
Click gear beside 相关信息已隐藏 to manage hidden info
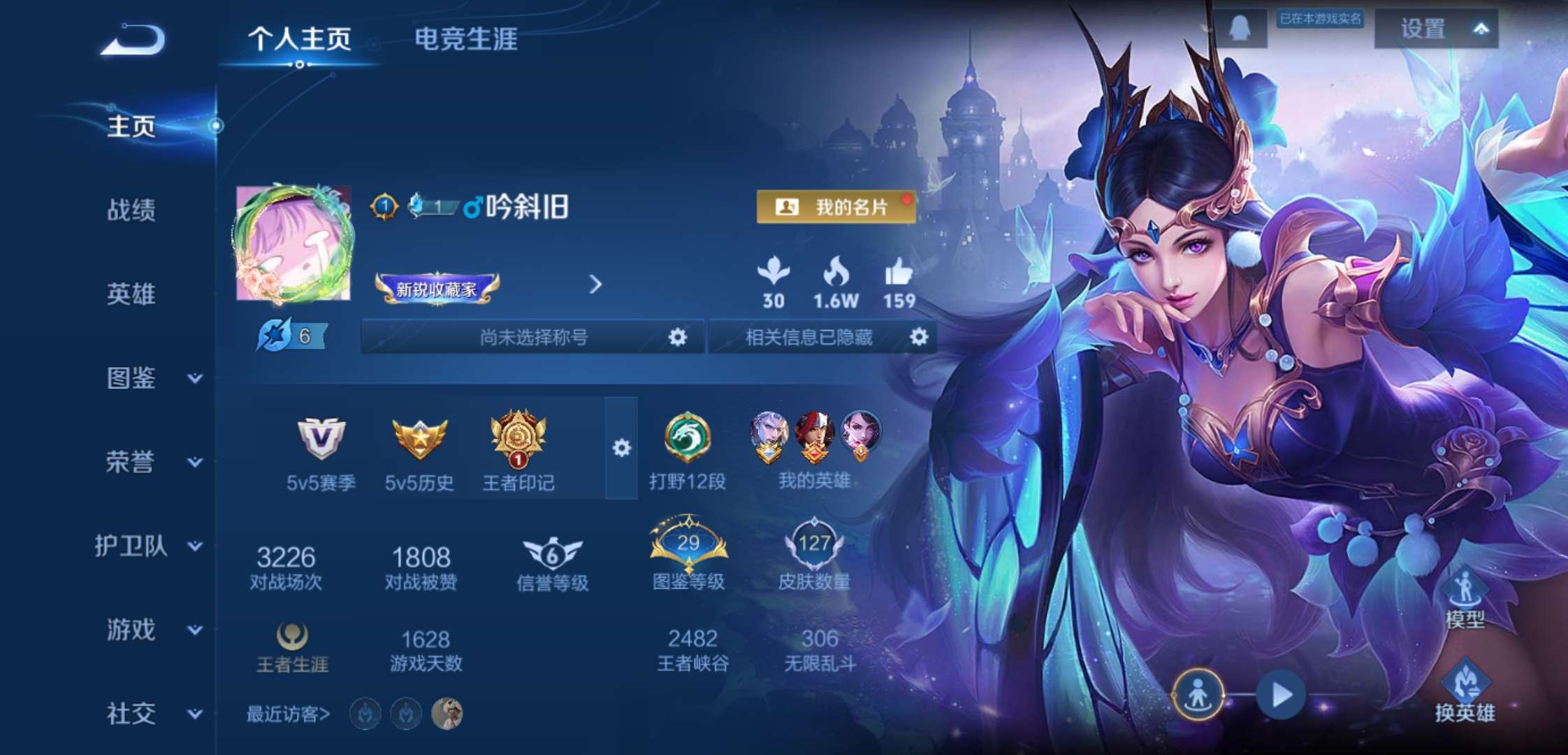pos(919,337)
